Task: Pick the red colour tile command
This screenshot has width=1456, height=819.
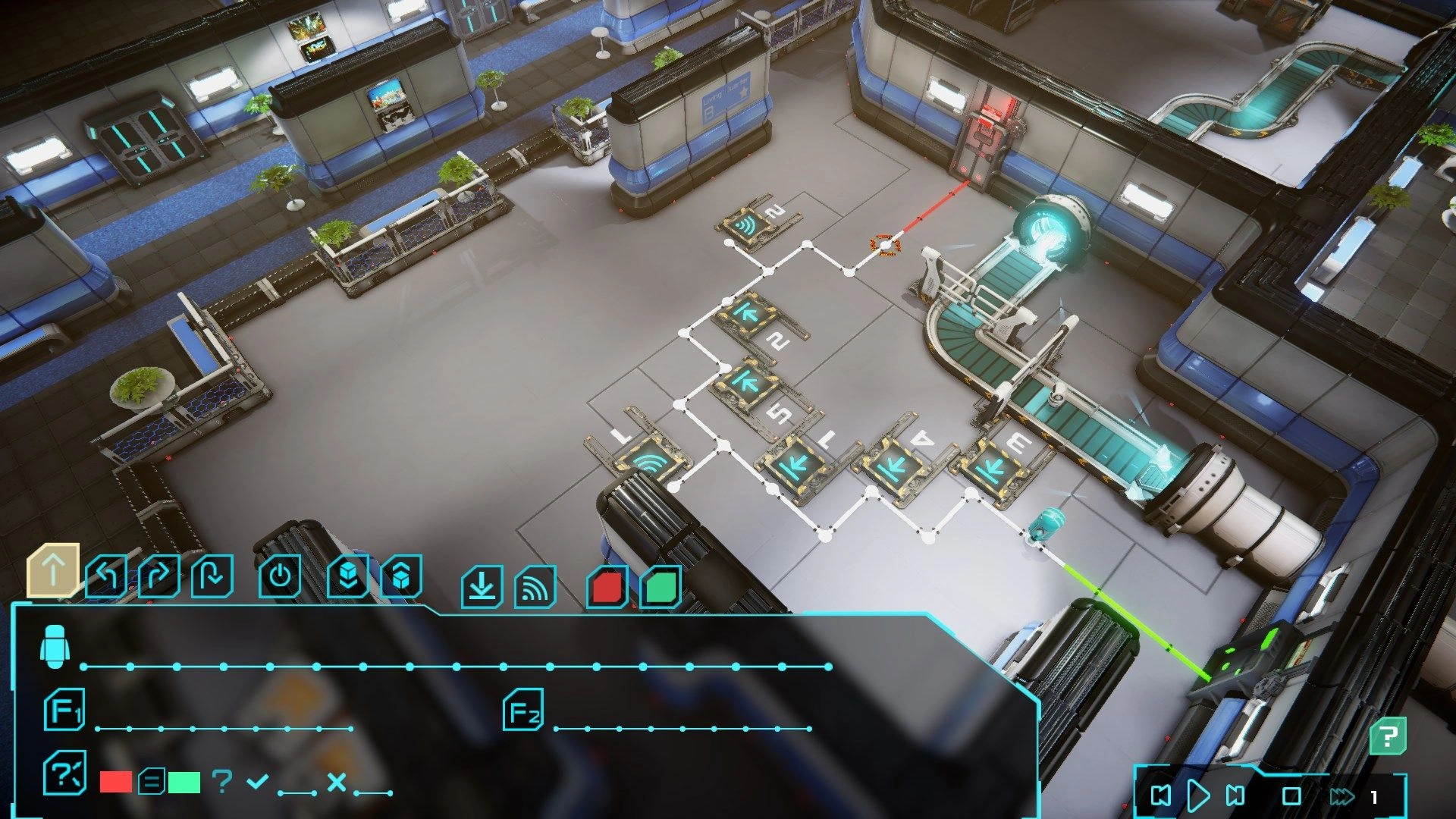Action: (x=607, y=587)
